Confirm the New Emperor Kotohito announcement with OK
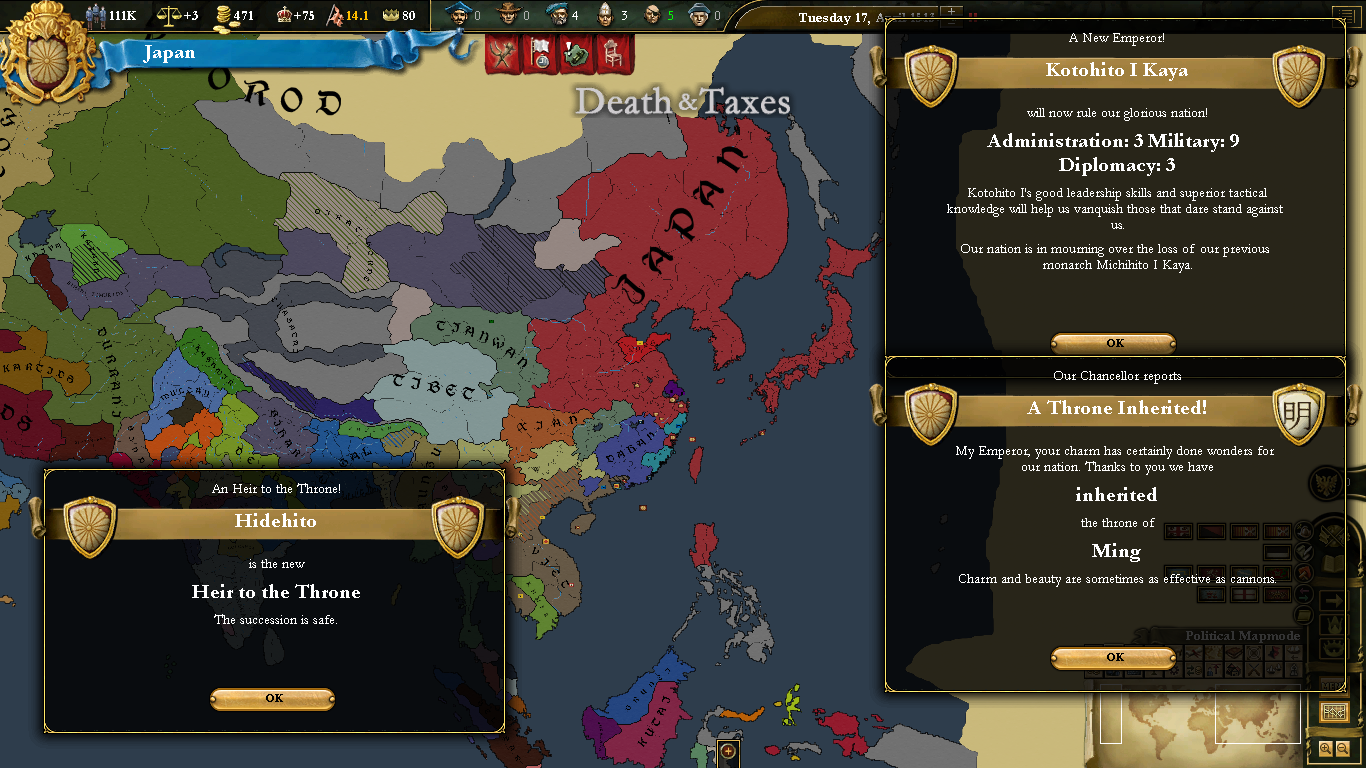Screen dimensions: 1366x768 pos(1114,343)
